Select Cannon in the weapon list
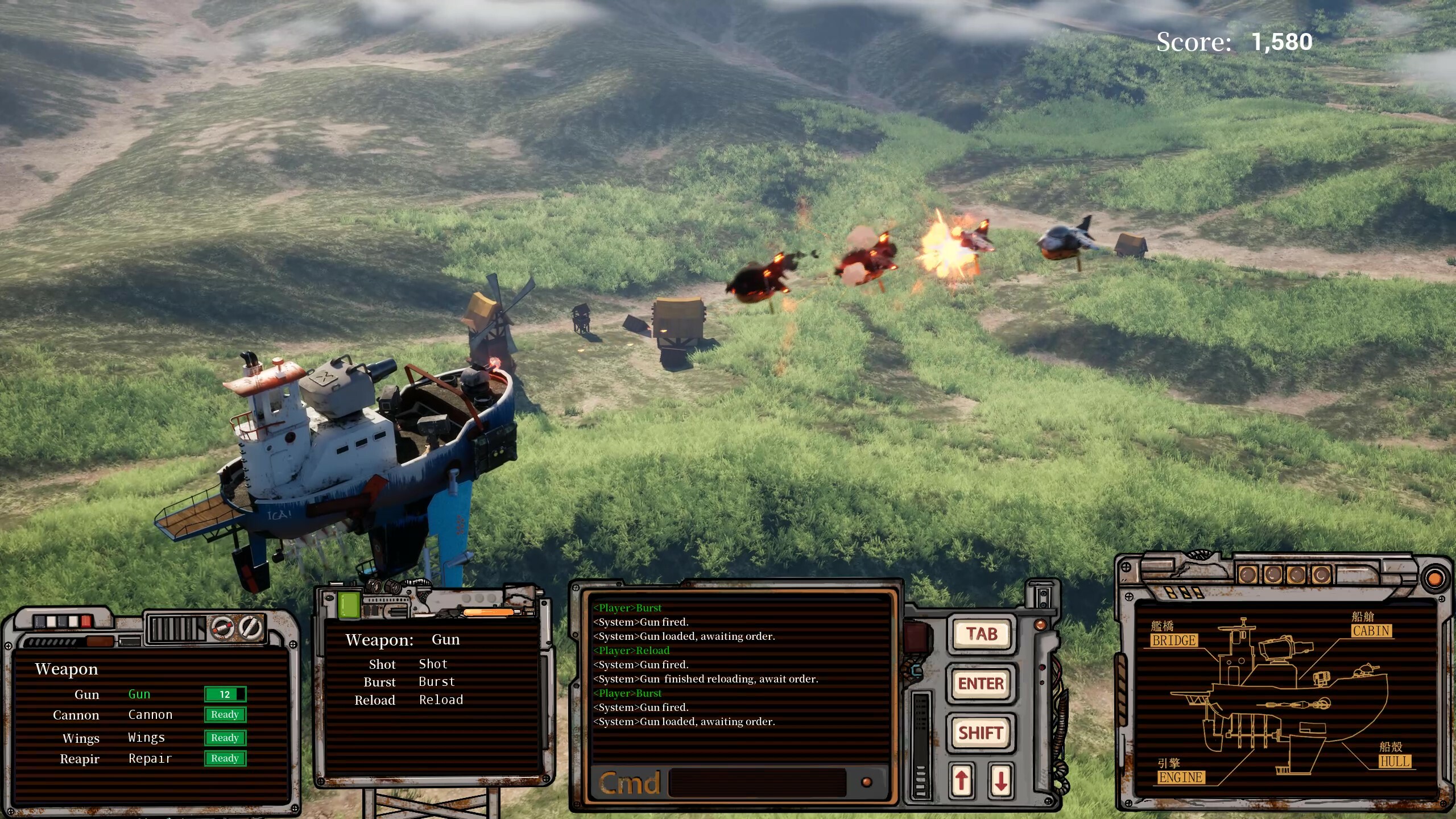This screenshot has width=1456, height=819. click(151, 714)
